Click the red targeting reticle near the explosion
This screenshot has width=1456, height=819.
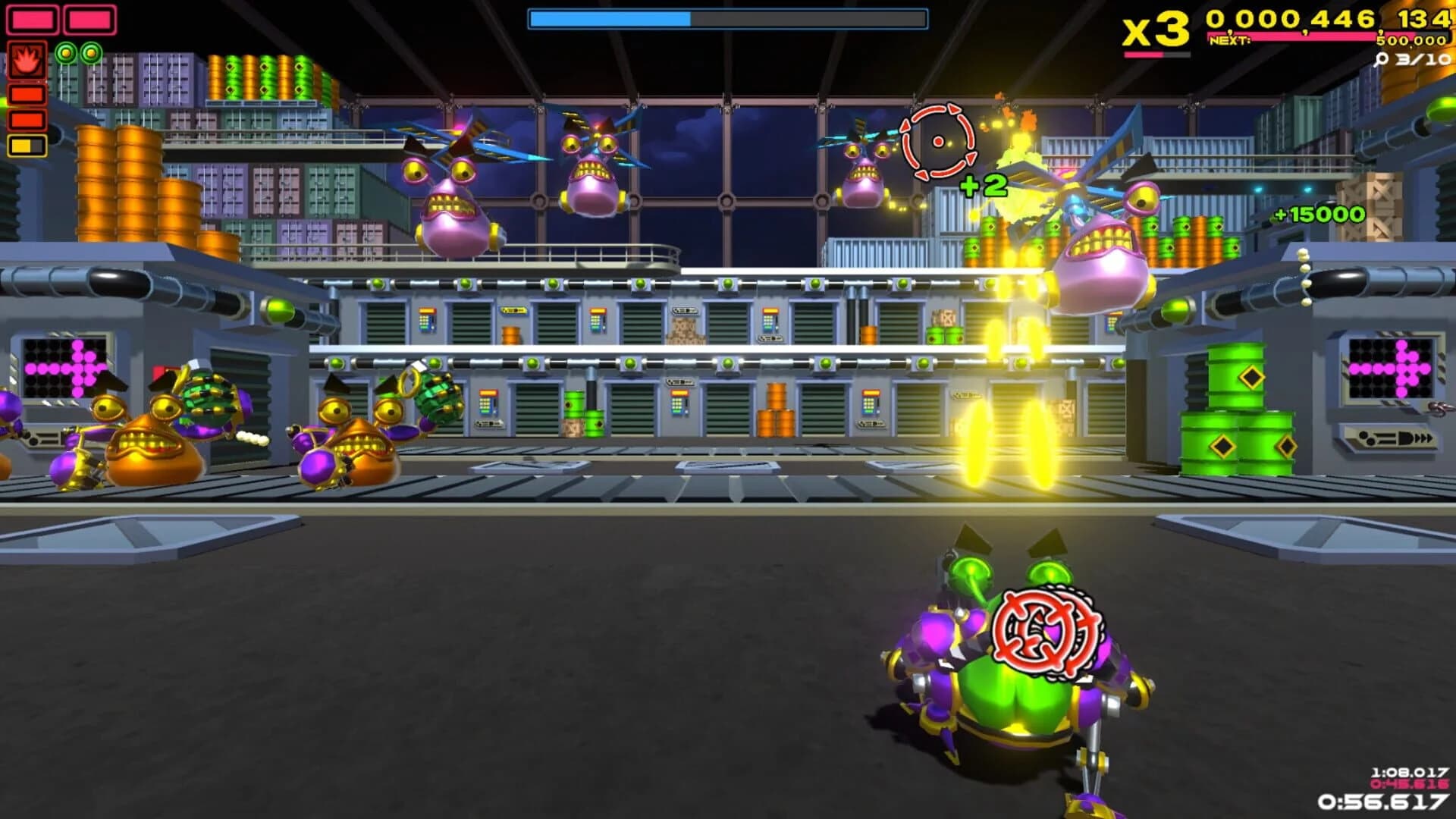click(x=938, y=141)
